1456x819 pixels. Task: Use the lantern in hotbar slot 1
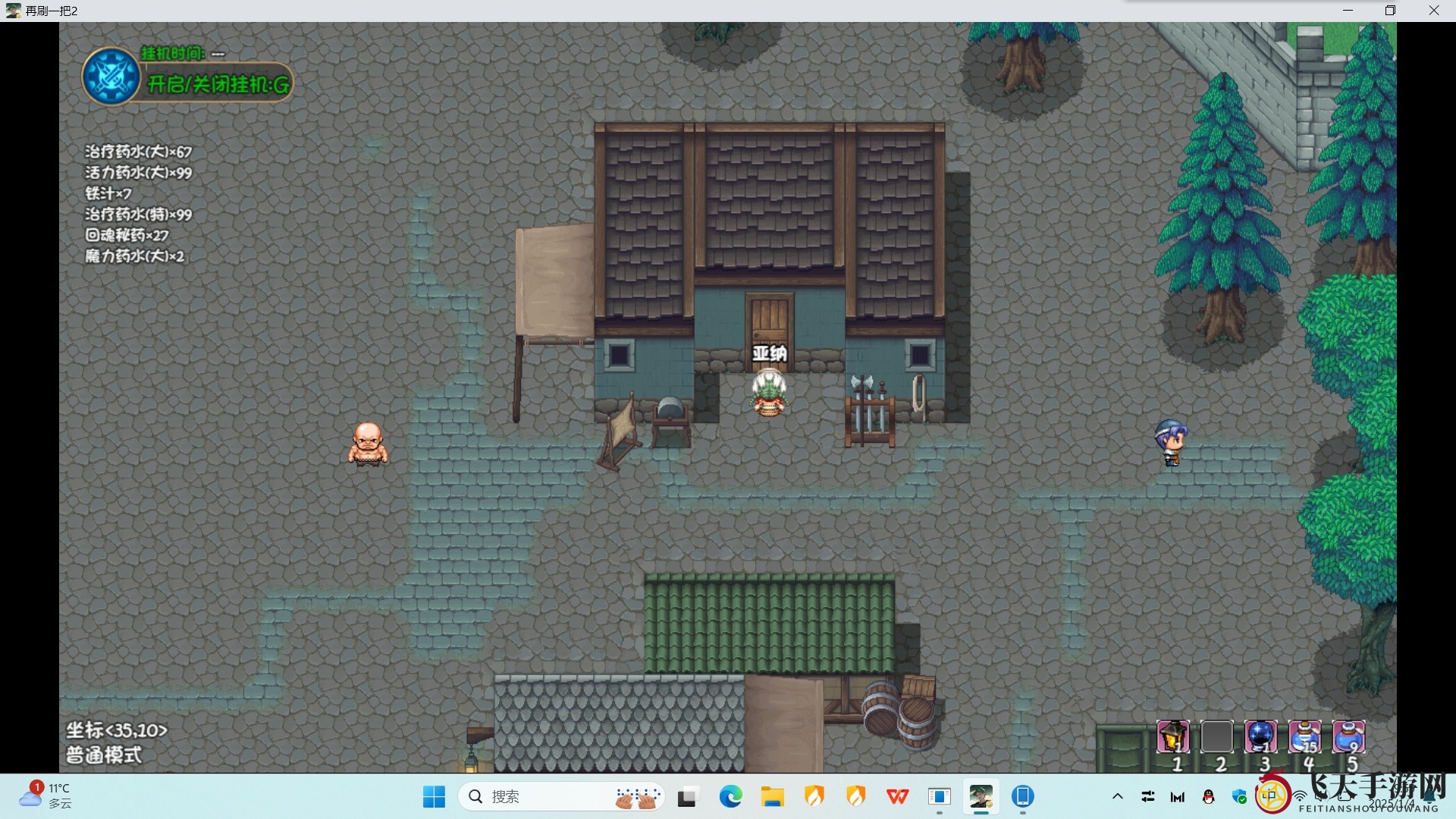coord(1172,736)
